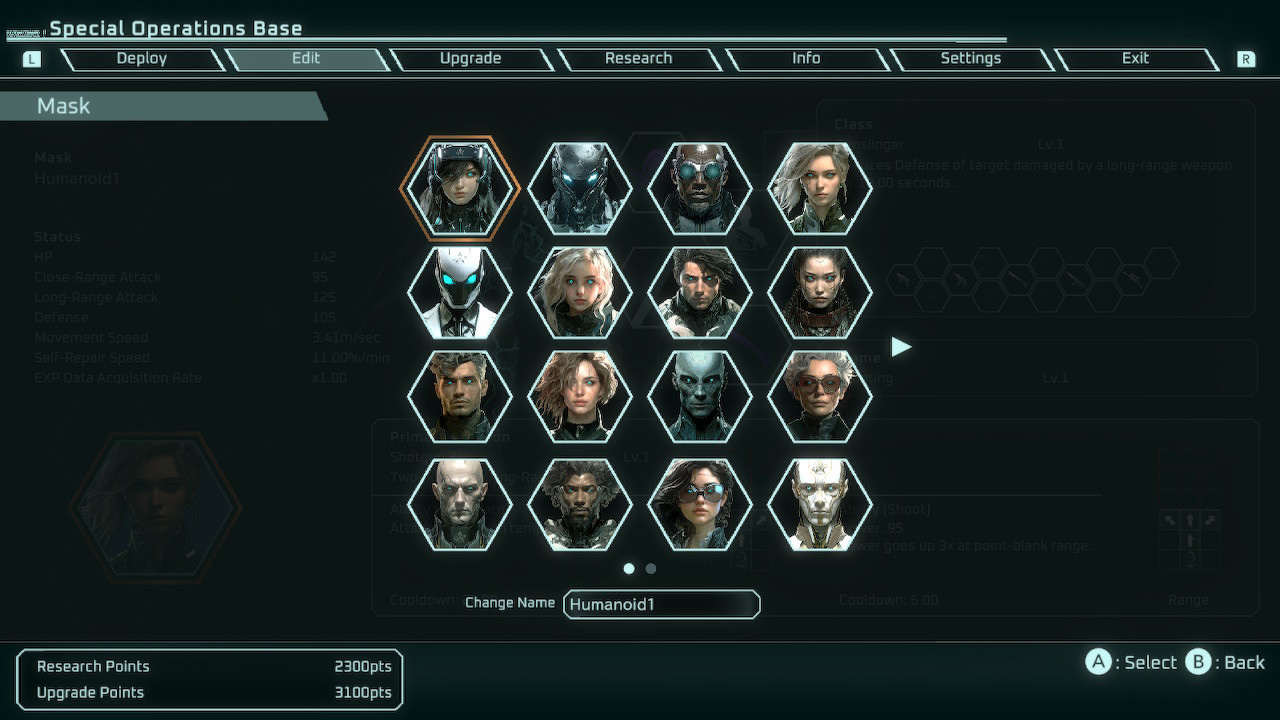
Task: Open the Research tab
Action: (x=639, y=58)
